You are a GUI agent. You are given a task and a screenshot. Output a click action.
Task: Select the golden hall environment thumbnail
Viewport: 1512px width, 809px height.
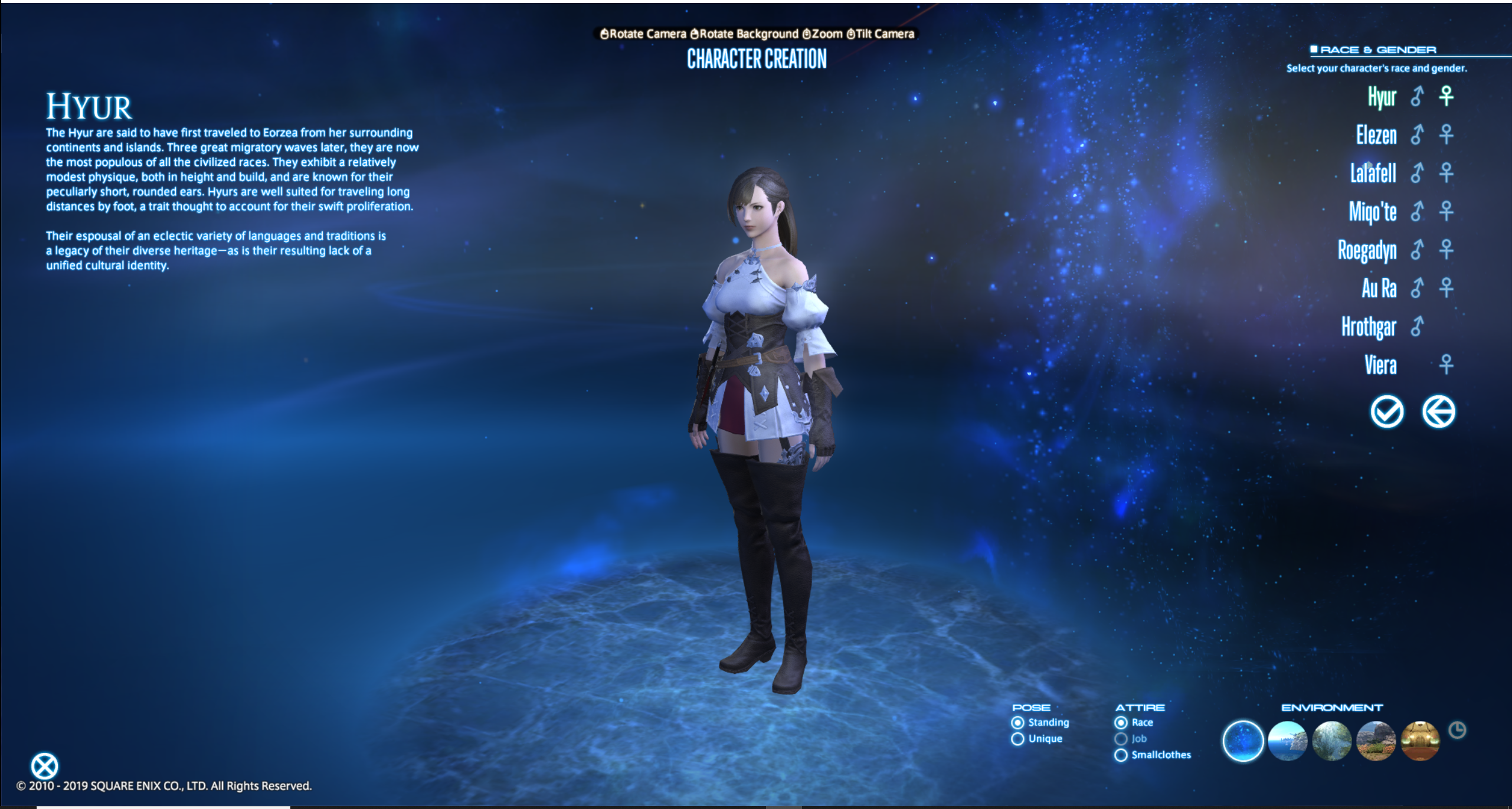pyautogui.click(x=1420, y=741)
